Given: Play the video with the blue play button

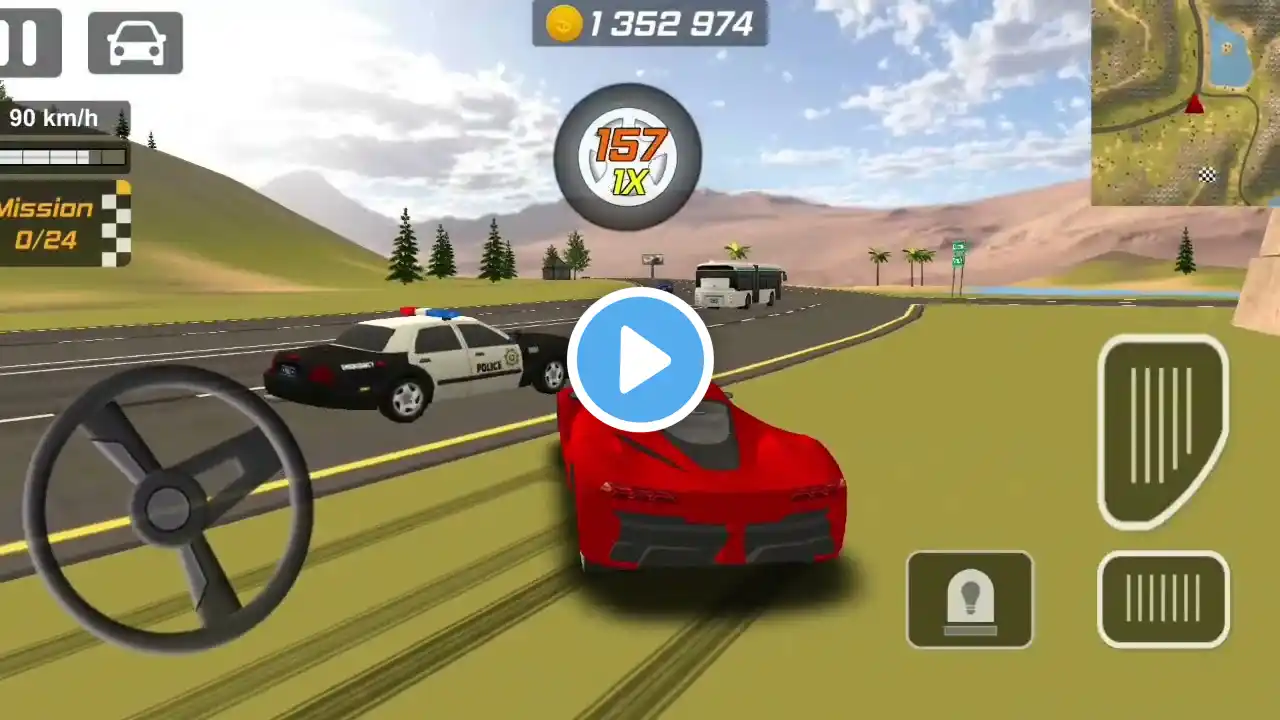Looking at the screenshot, I should click(640, 359).
